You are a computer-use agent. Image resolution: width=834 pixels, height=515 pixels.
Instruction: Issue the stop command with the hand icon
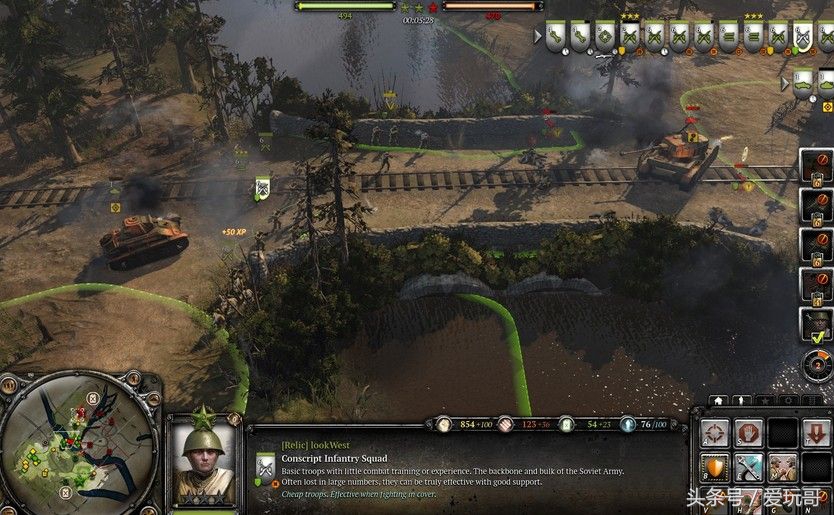[748, 433]
